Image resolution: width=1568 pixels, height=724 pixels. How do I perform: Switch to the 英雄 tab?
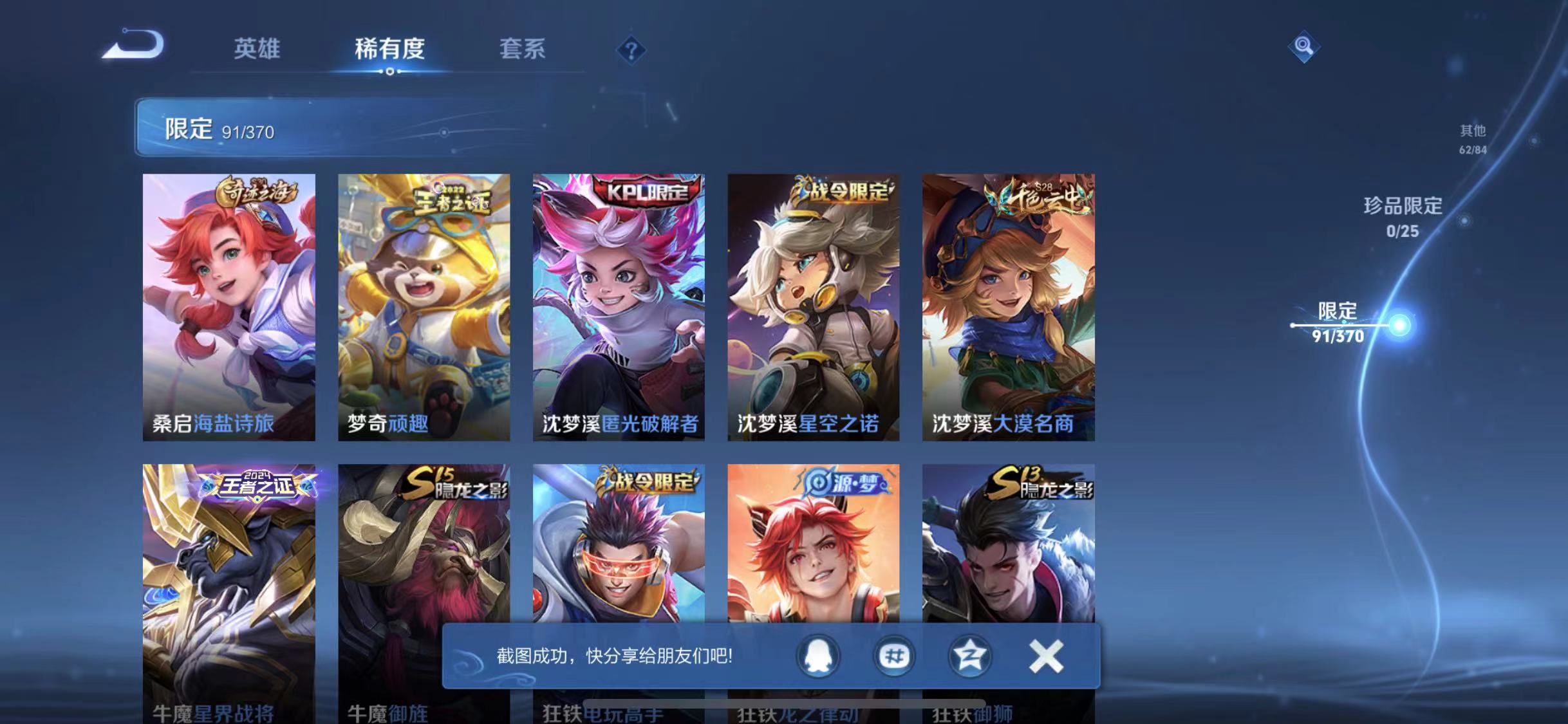tap(258, 50)
